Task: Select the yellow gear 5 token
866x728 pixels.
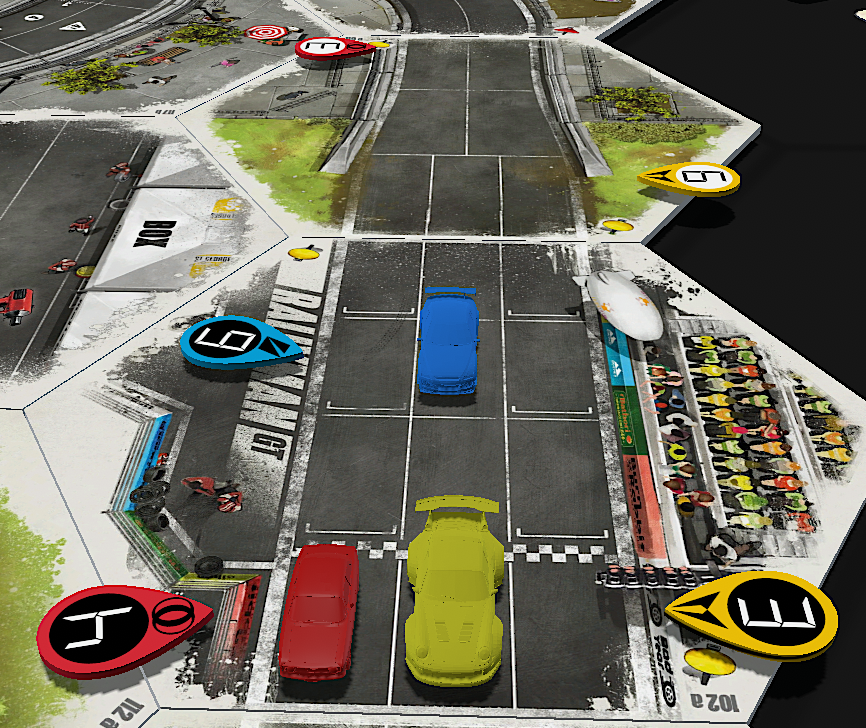Action: (692, 178)
